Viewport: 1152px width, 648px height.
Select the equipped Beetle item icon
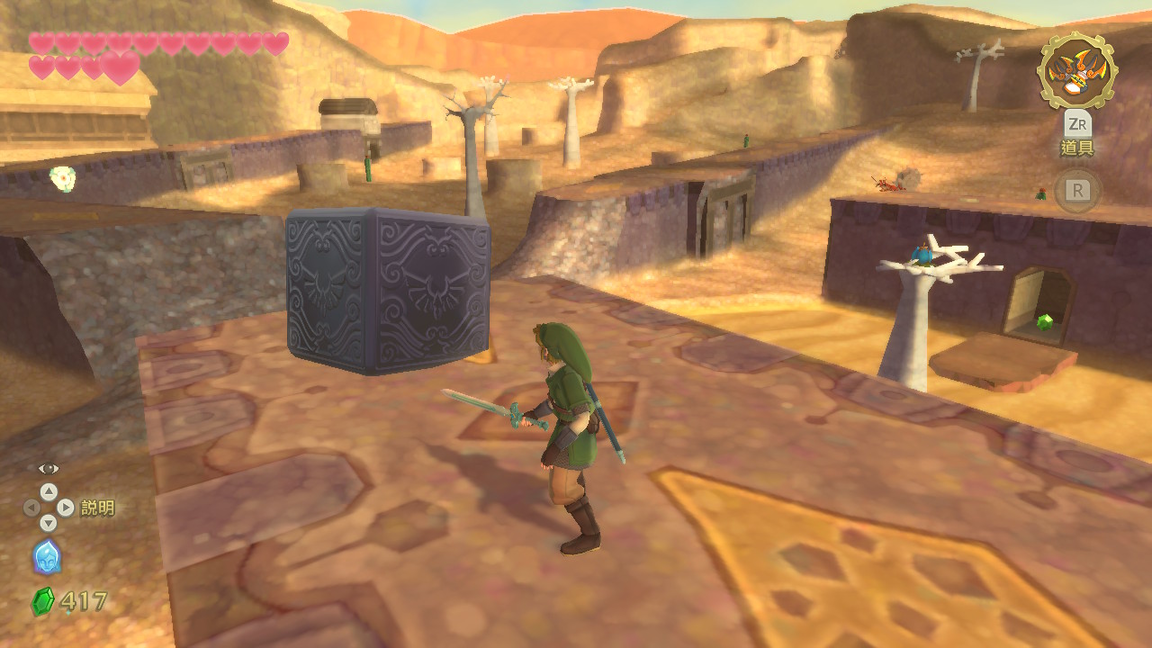pyautogui.click(x=1076, y=71)
